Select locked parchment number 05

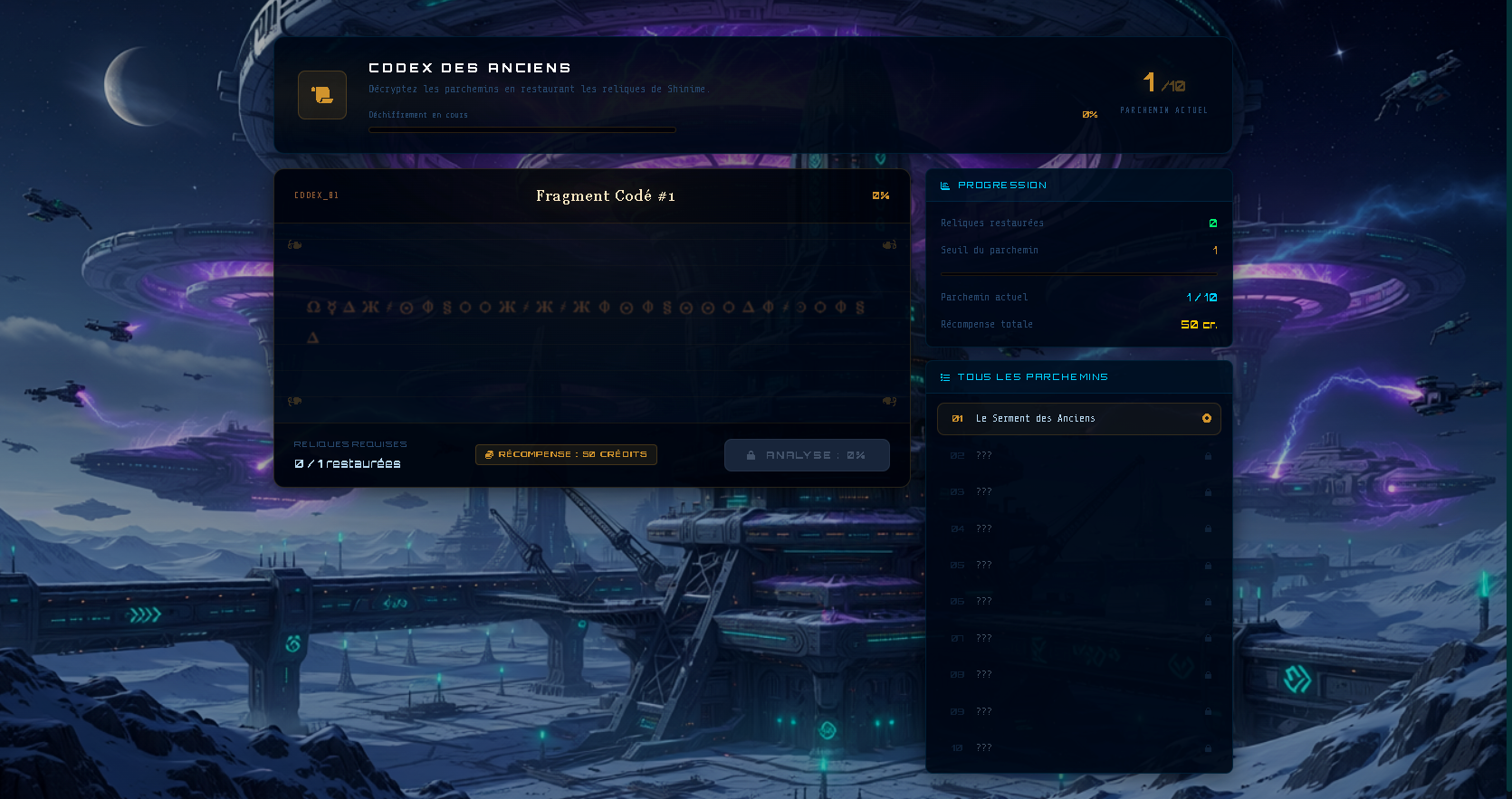[1078, 566]
